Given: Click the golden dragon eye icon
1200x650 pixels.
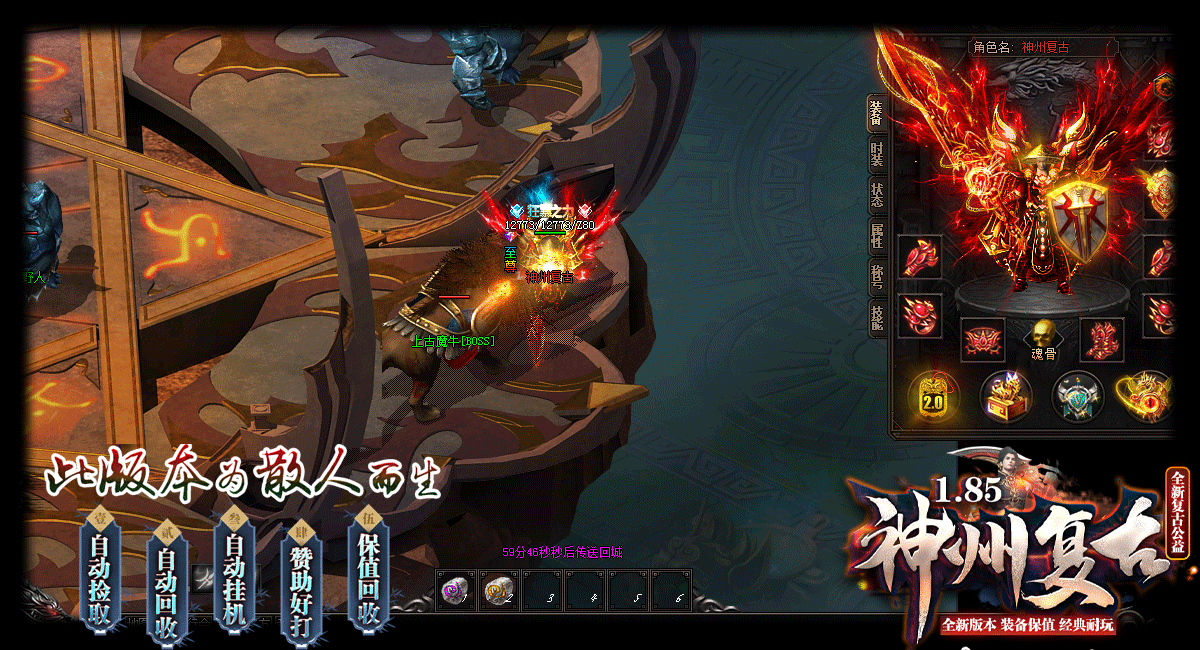Looking at the screenshot, I should [1146, 396].
